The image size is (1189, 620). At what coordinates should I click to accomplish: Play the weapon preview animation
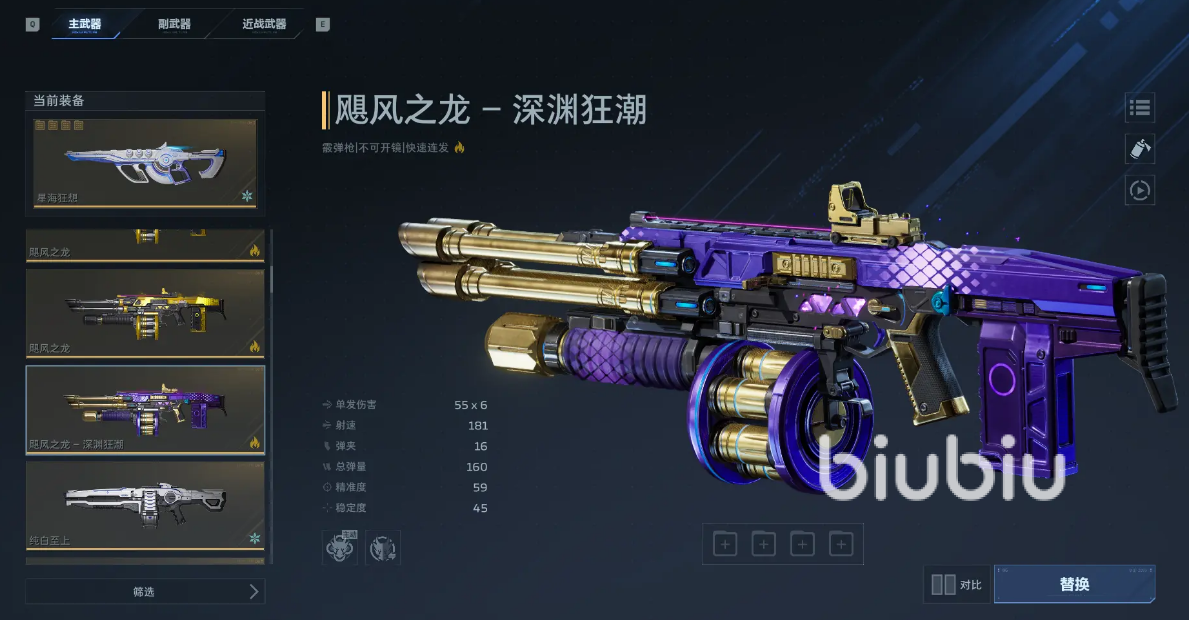(1140, 189)
